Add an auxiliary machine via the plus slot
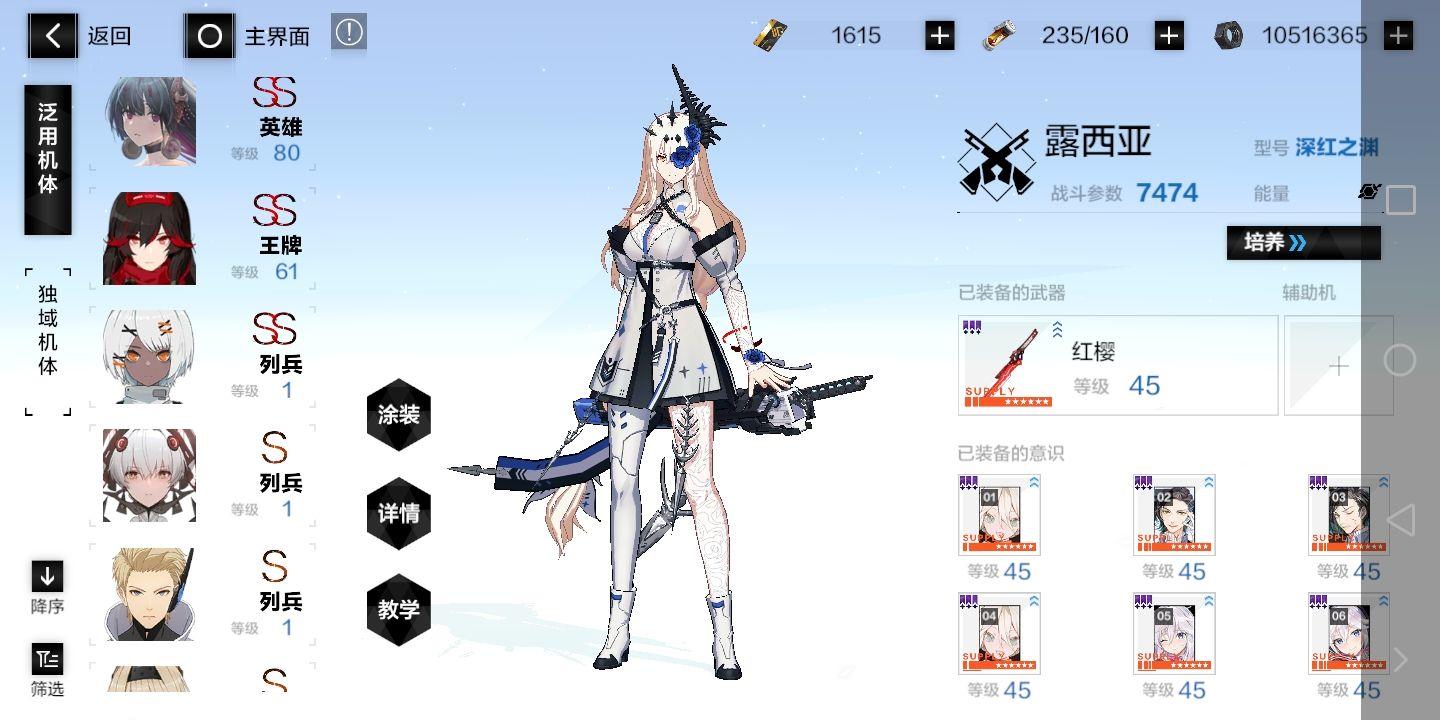The width and height of the screenshot is (1440, 720). point(1338,366)
